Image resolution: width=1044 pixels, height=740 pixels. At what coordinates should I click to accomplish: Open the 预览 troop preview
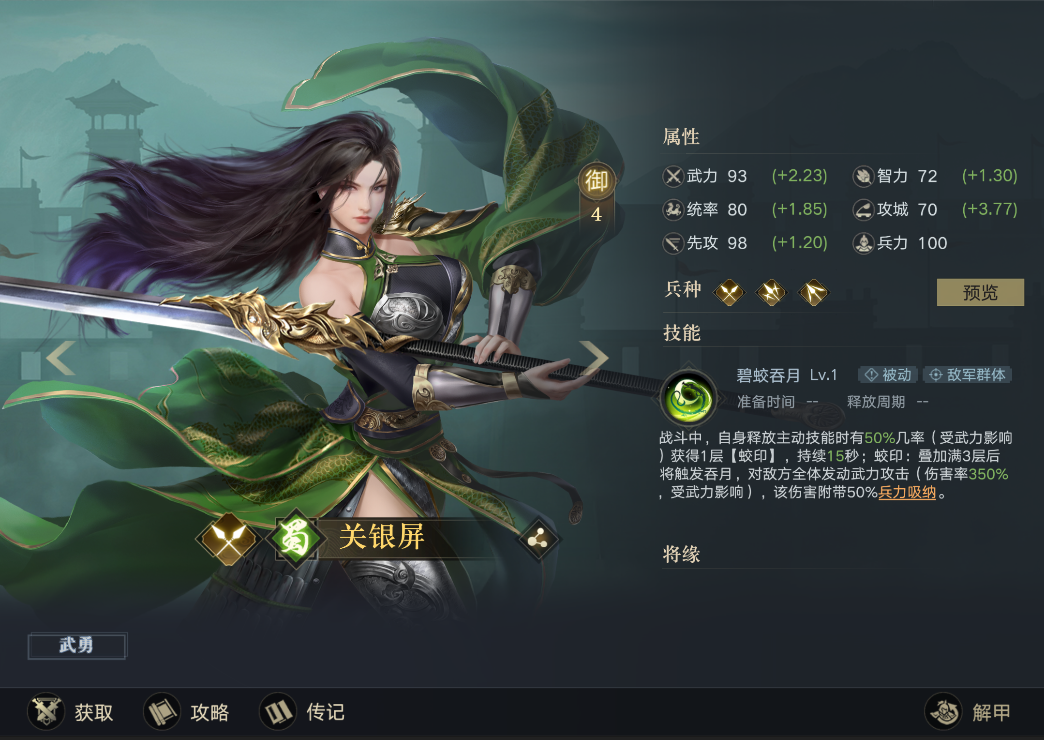coord(980,292)
